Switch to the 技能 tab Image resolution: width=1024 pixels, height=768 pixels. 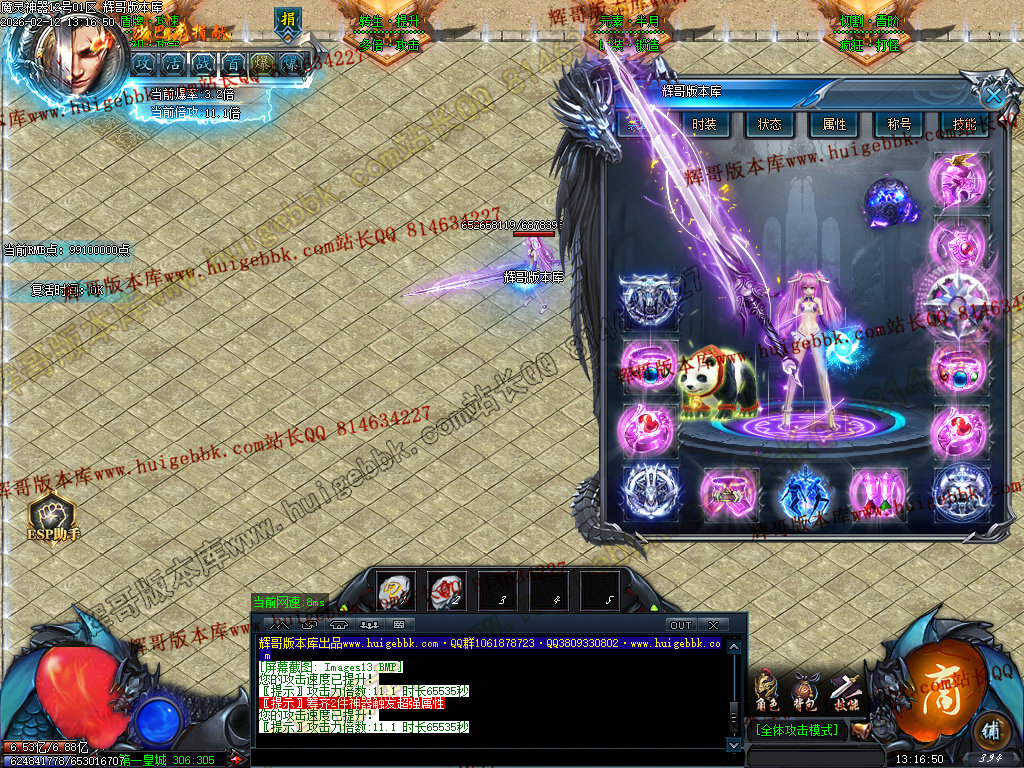click(x=963, y=124)
